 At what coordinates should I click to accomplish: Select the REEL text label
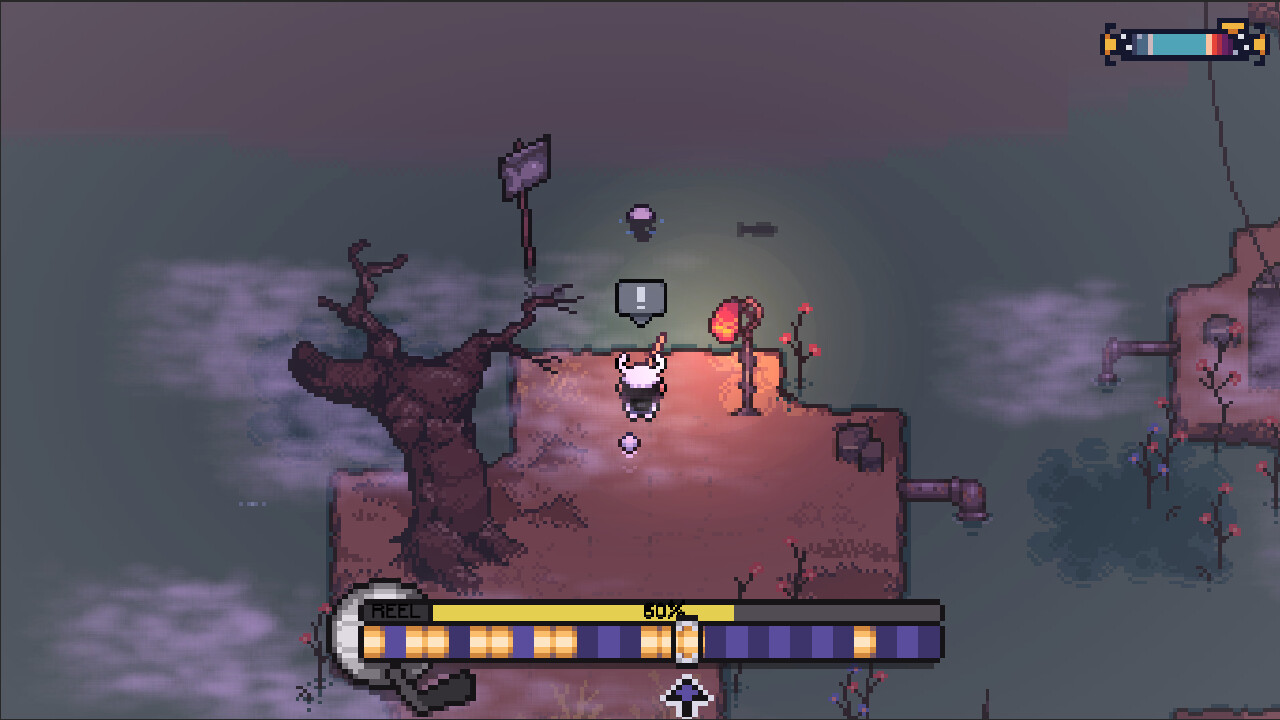tap(396, 609)
